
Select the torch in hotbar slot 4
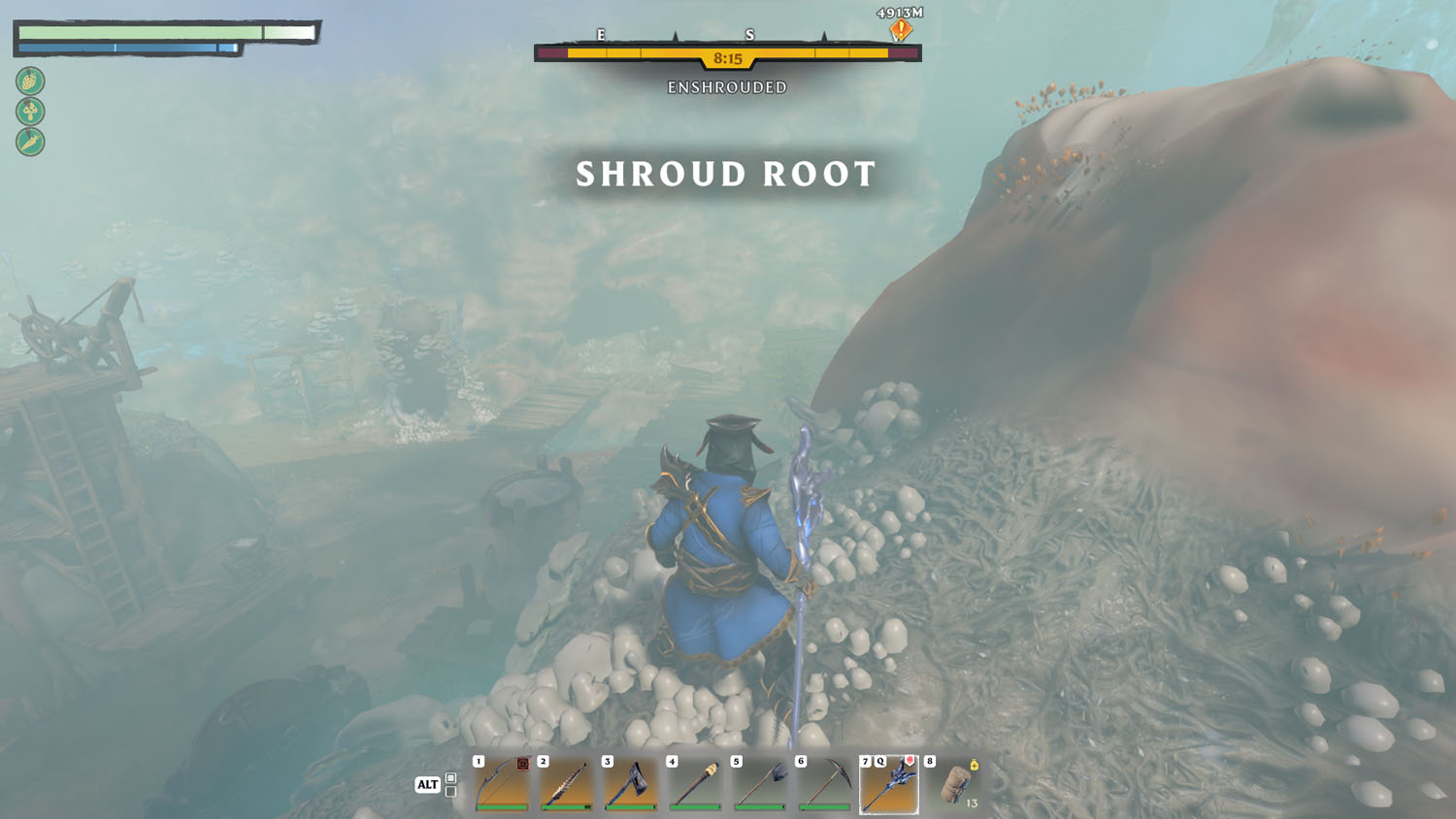tap(696, 783)
